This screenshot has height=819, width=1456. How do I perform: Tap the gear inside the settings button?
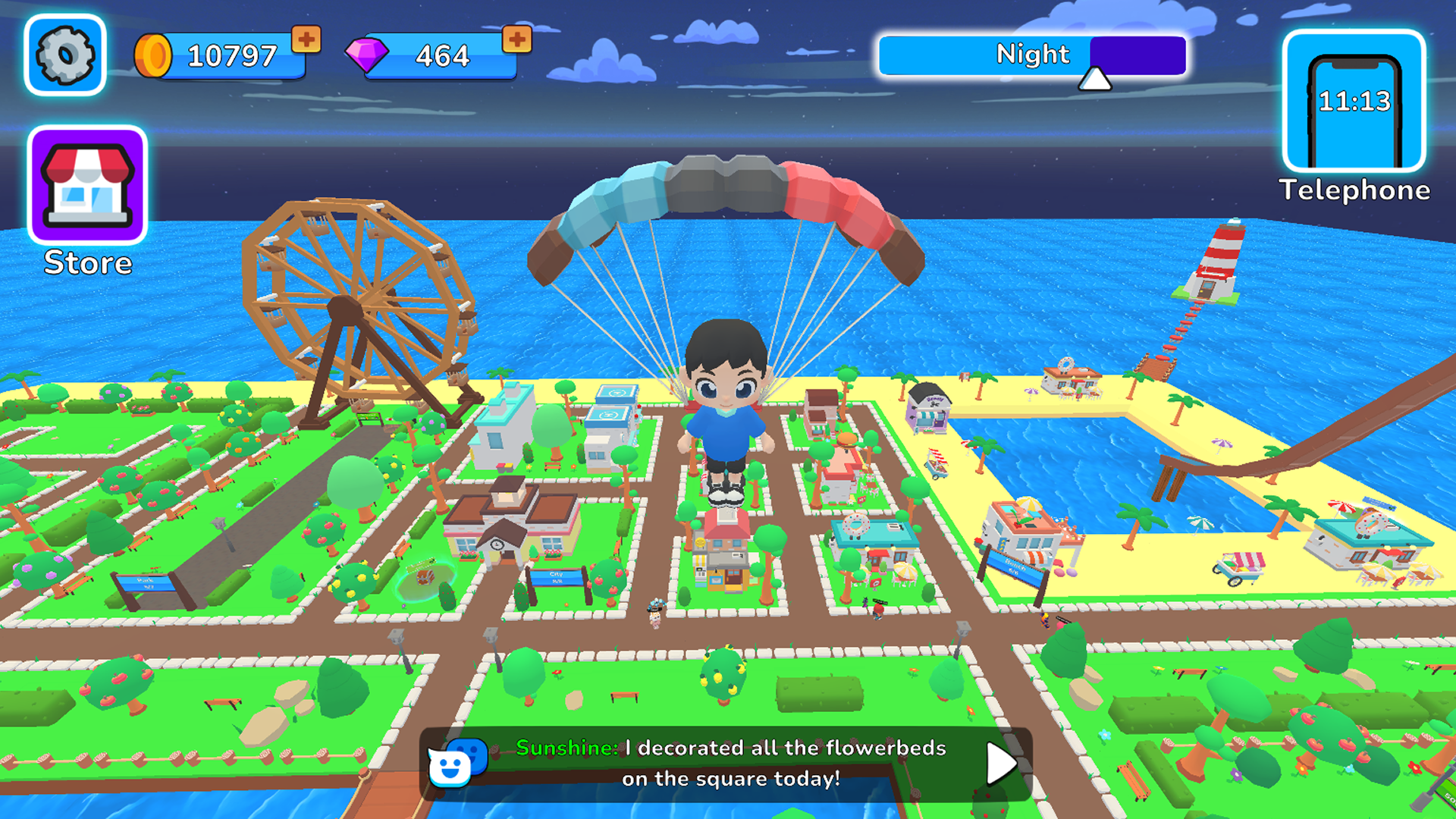click(x=64, y=55)
